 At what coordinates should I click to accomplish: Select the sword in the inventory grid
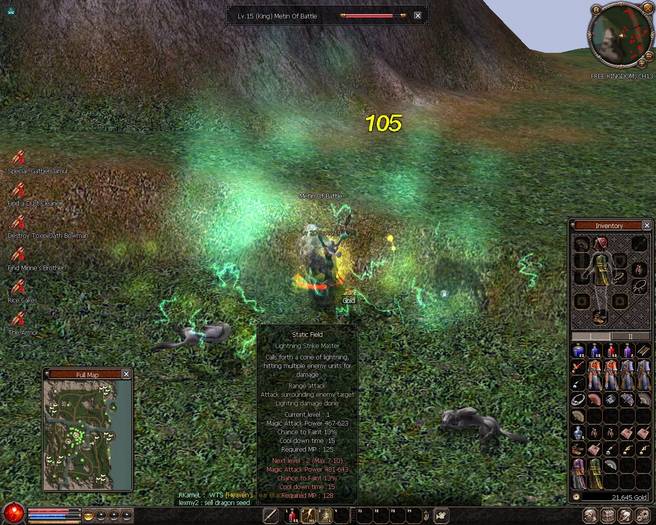coord(579,369)
